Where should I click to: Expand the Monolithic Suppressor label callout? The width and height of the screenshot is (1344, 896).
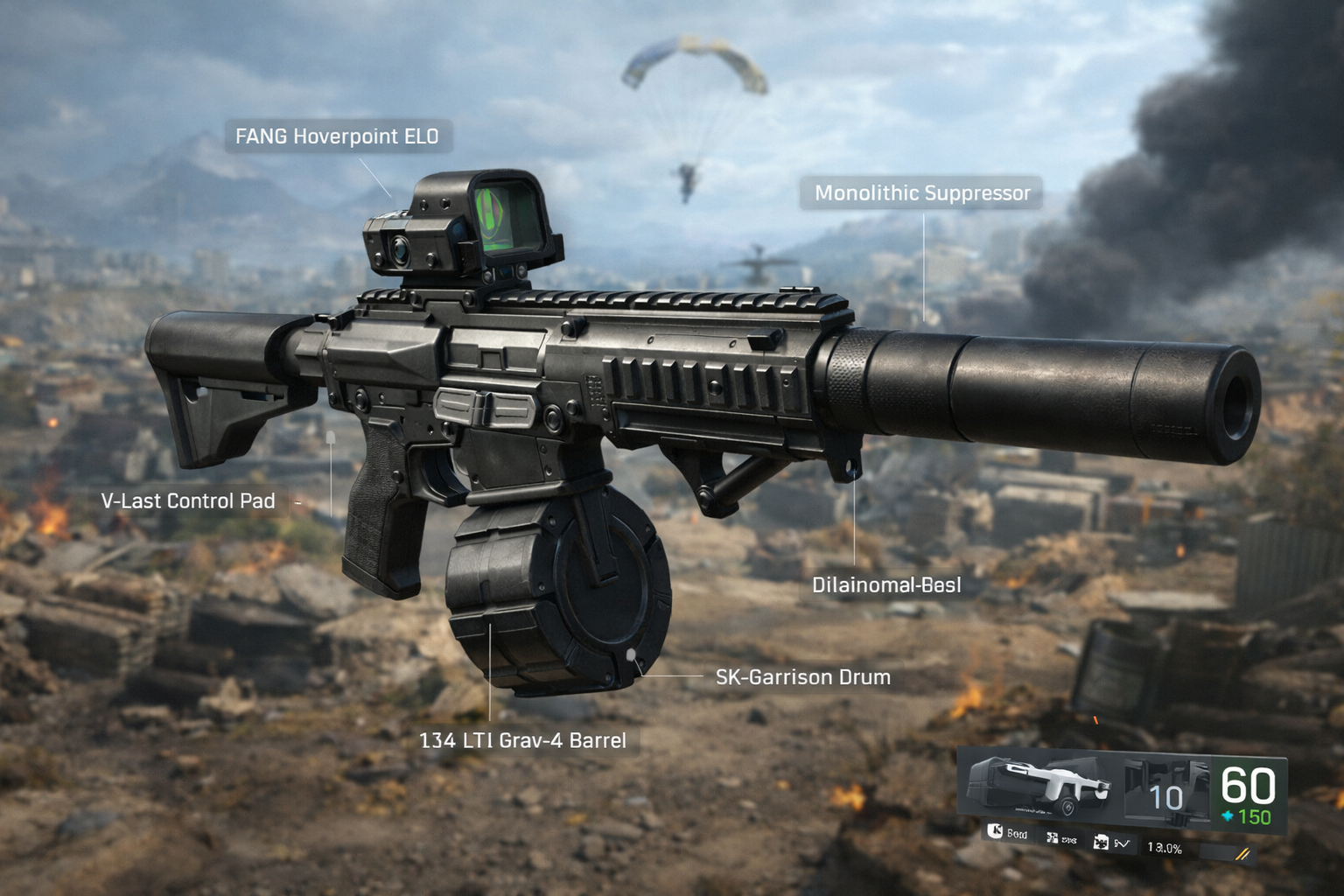click(x=924, y=194)
